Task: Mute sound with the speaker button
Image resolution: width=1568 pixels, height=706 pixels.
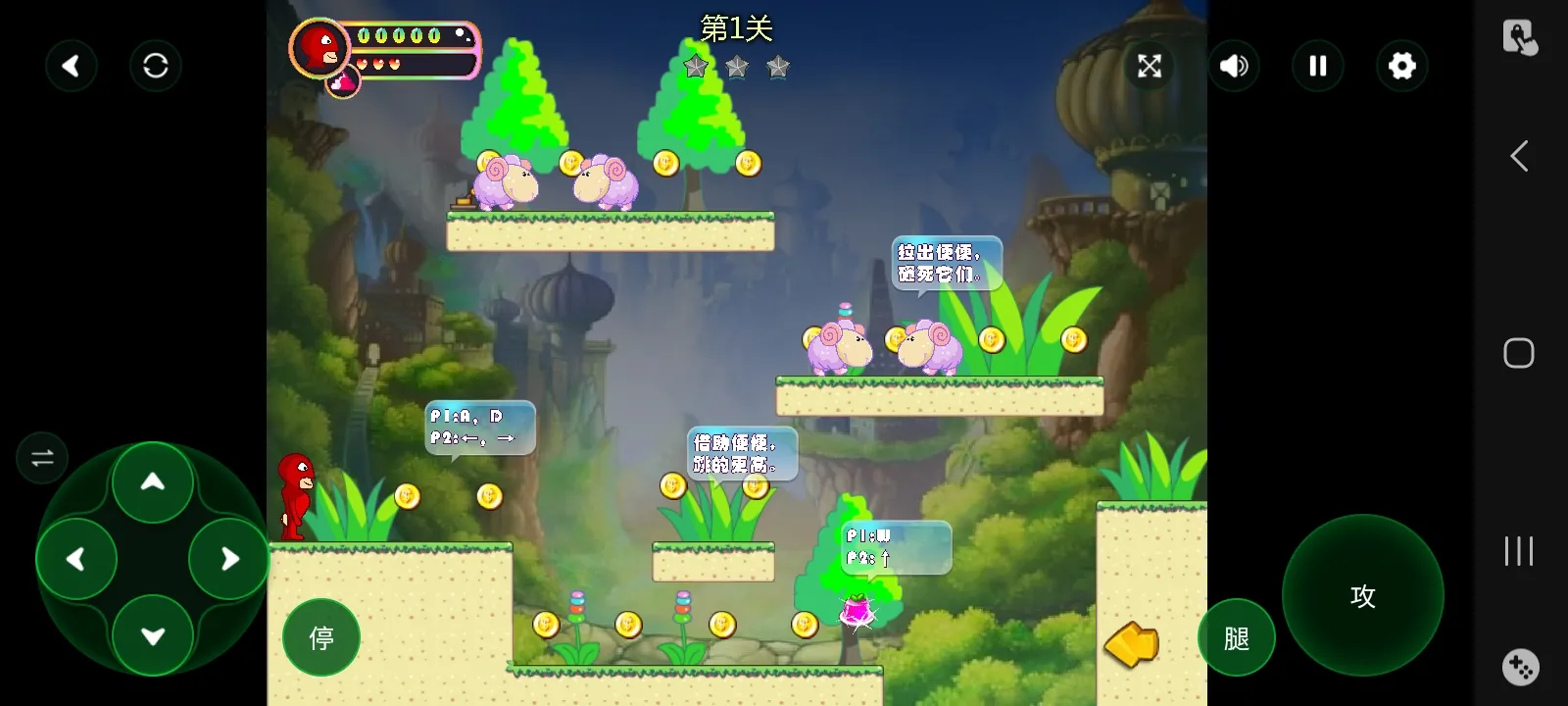Action: tap(1234, 66)
